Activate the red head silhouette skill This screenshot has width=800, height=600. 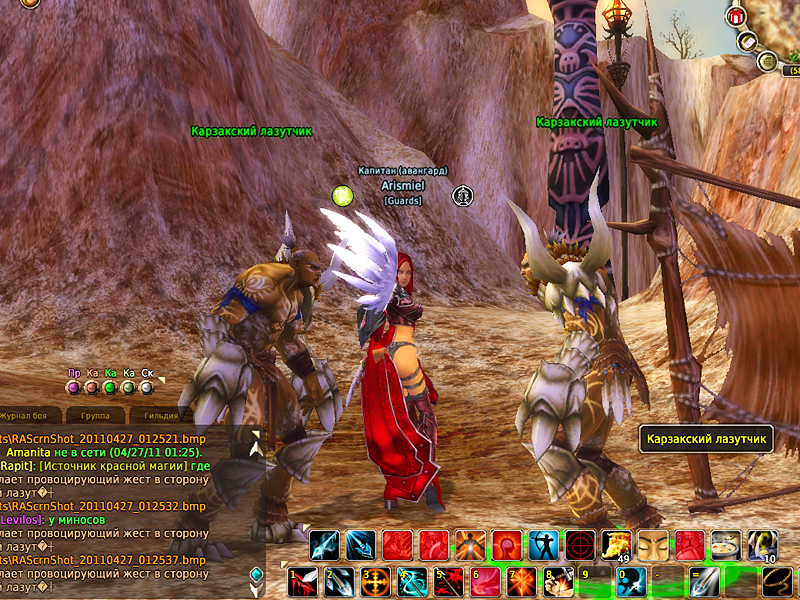pyautogui.click(x=507, y=546)
